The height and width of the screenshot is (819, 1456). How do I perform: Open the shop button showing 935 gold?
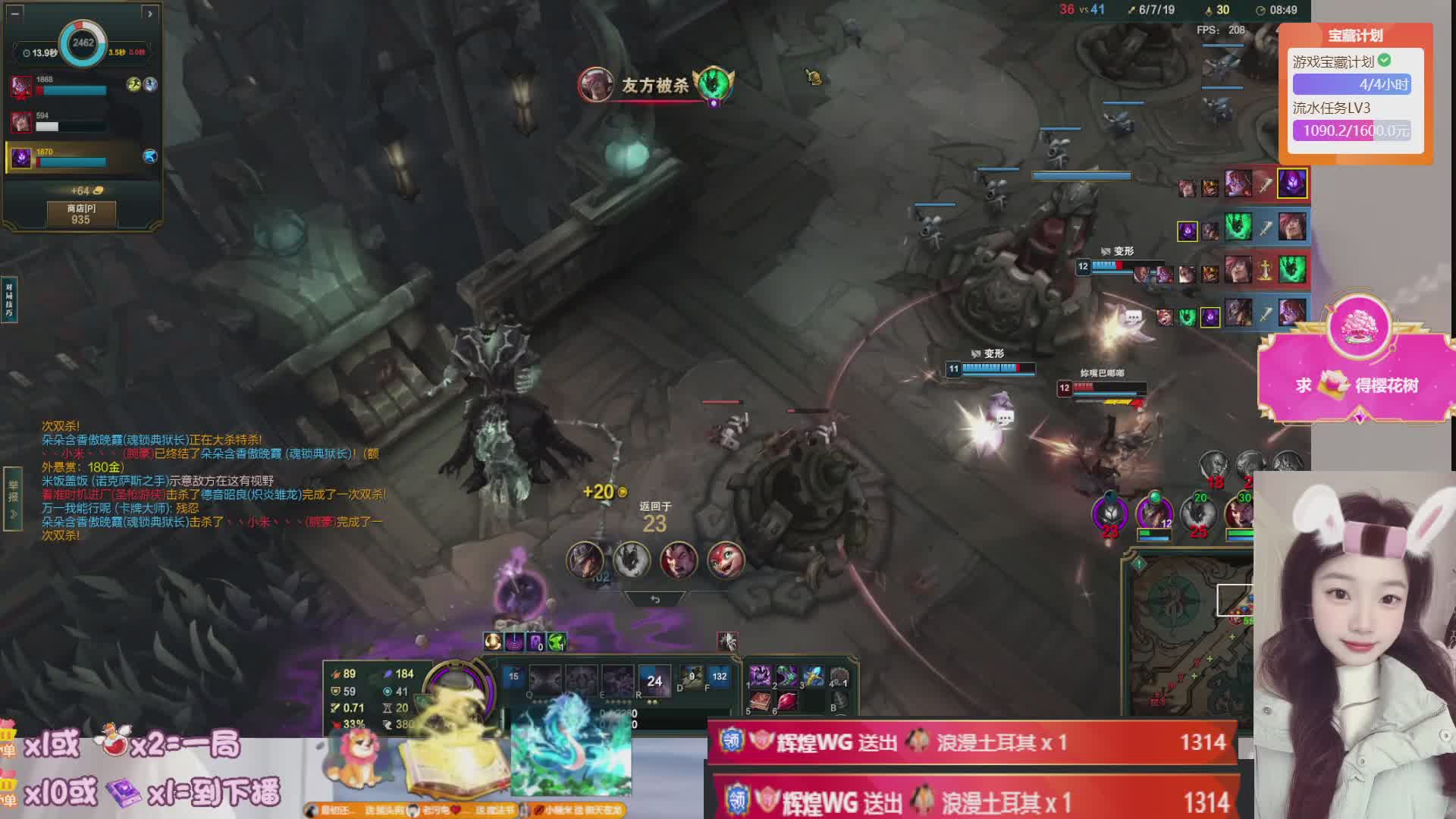tap(81, 214)
